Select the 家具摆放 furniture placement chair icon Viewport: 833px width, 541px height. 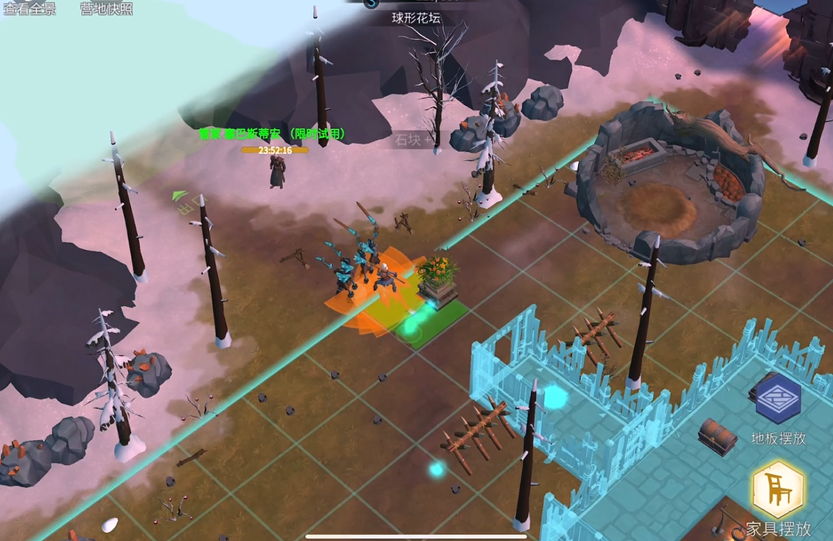click(x=778, y=491)
